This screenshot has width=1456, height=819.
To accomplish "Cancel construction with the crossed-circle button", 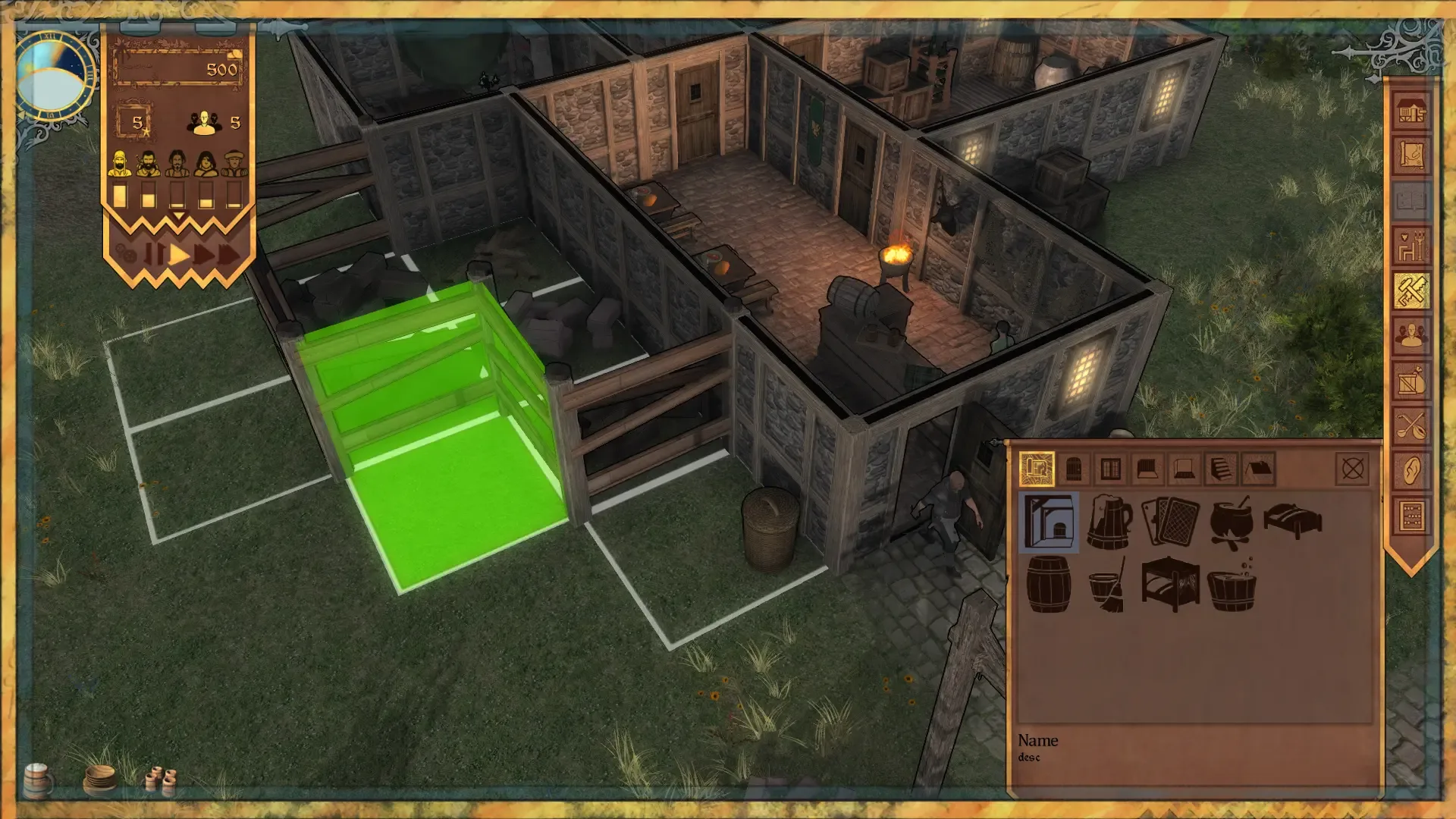I will pyautogui.click(x=1354, y=469).
